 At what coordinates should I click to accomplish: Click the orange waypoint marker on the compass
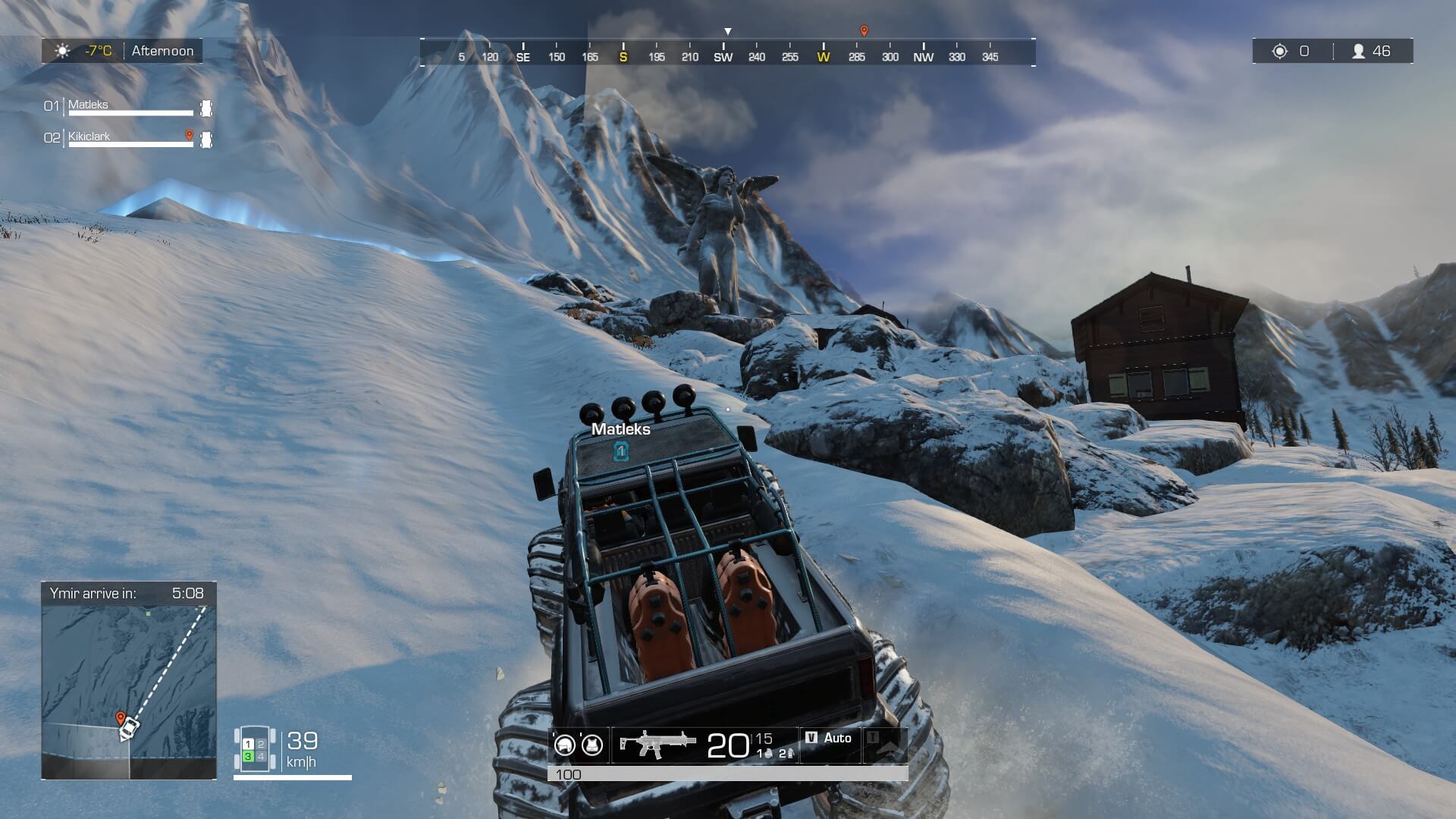(x=864, y=31)
